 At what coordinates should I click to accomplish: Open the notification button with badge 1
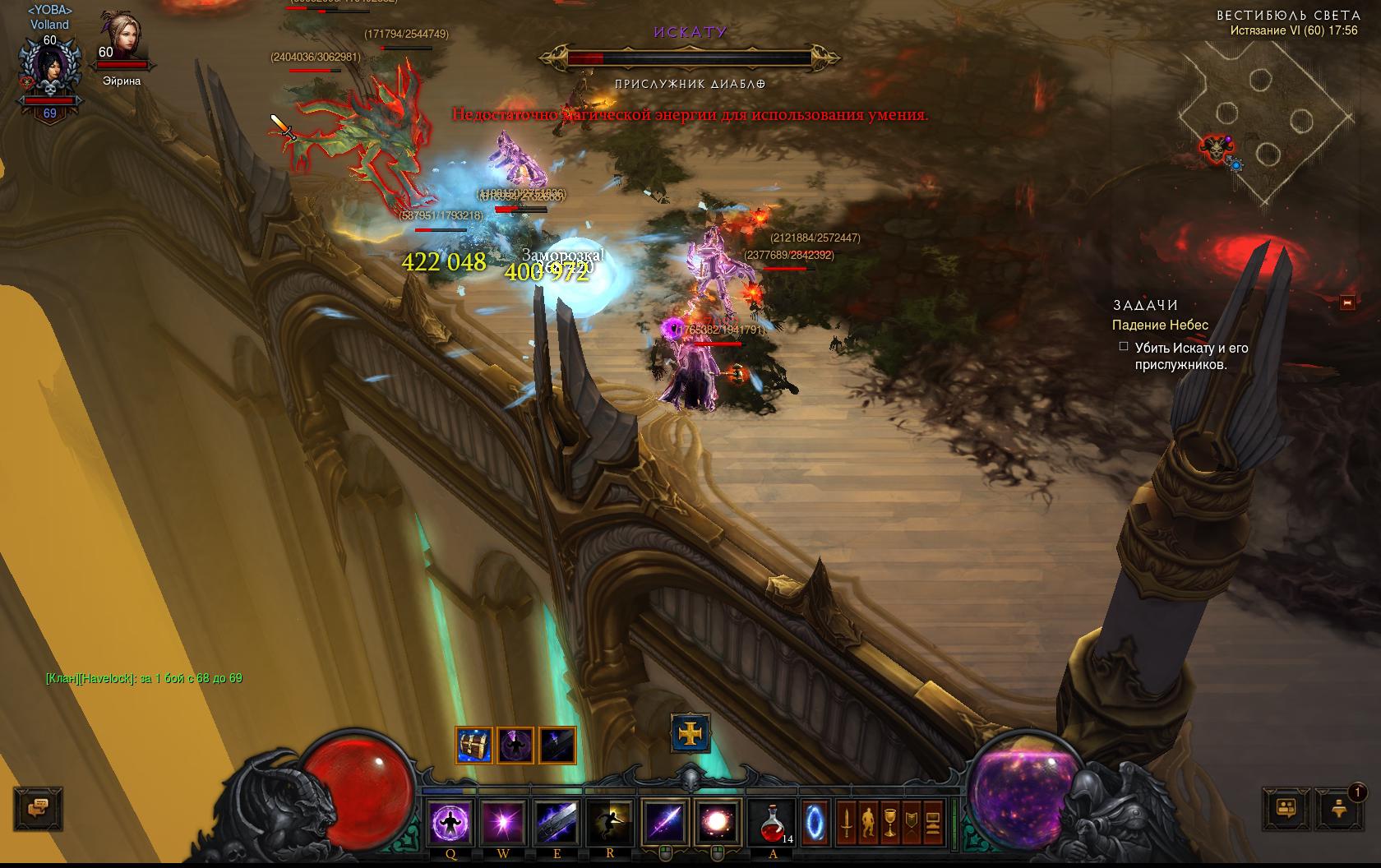pos(1338,808)
